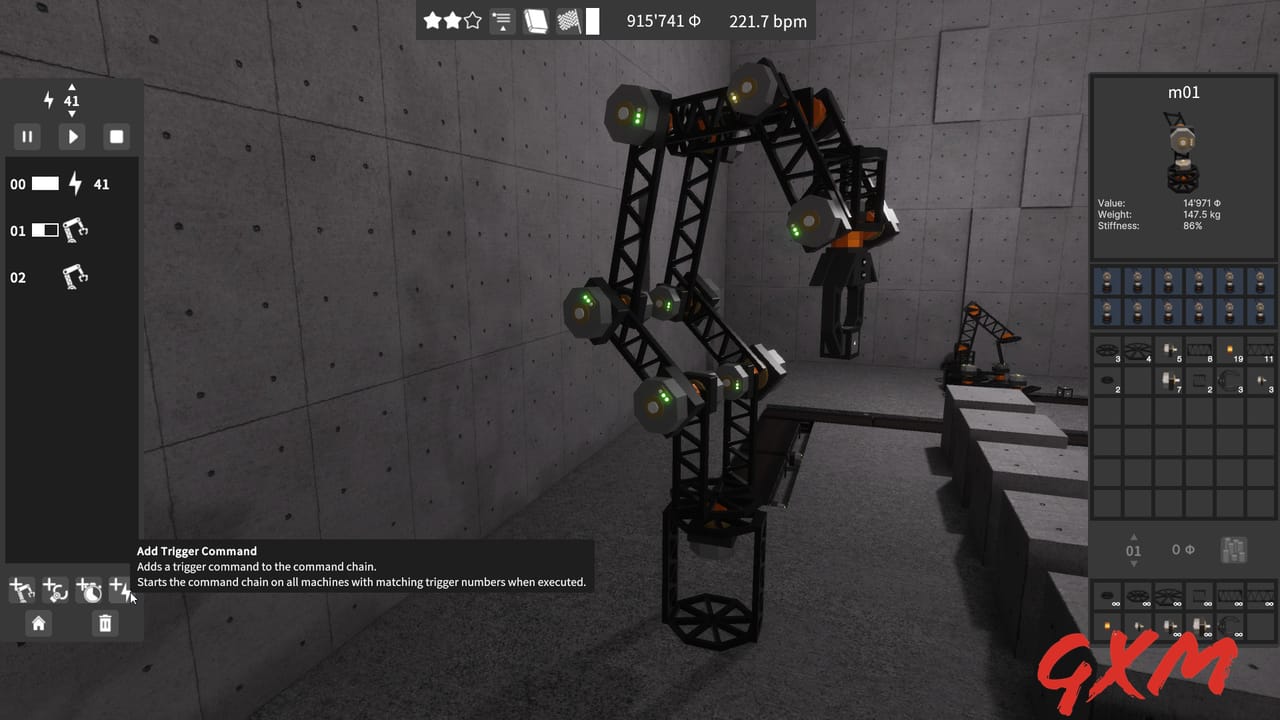Stop the running command chain

(x=116, y=136)
